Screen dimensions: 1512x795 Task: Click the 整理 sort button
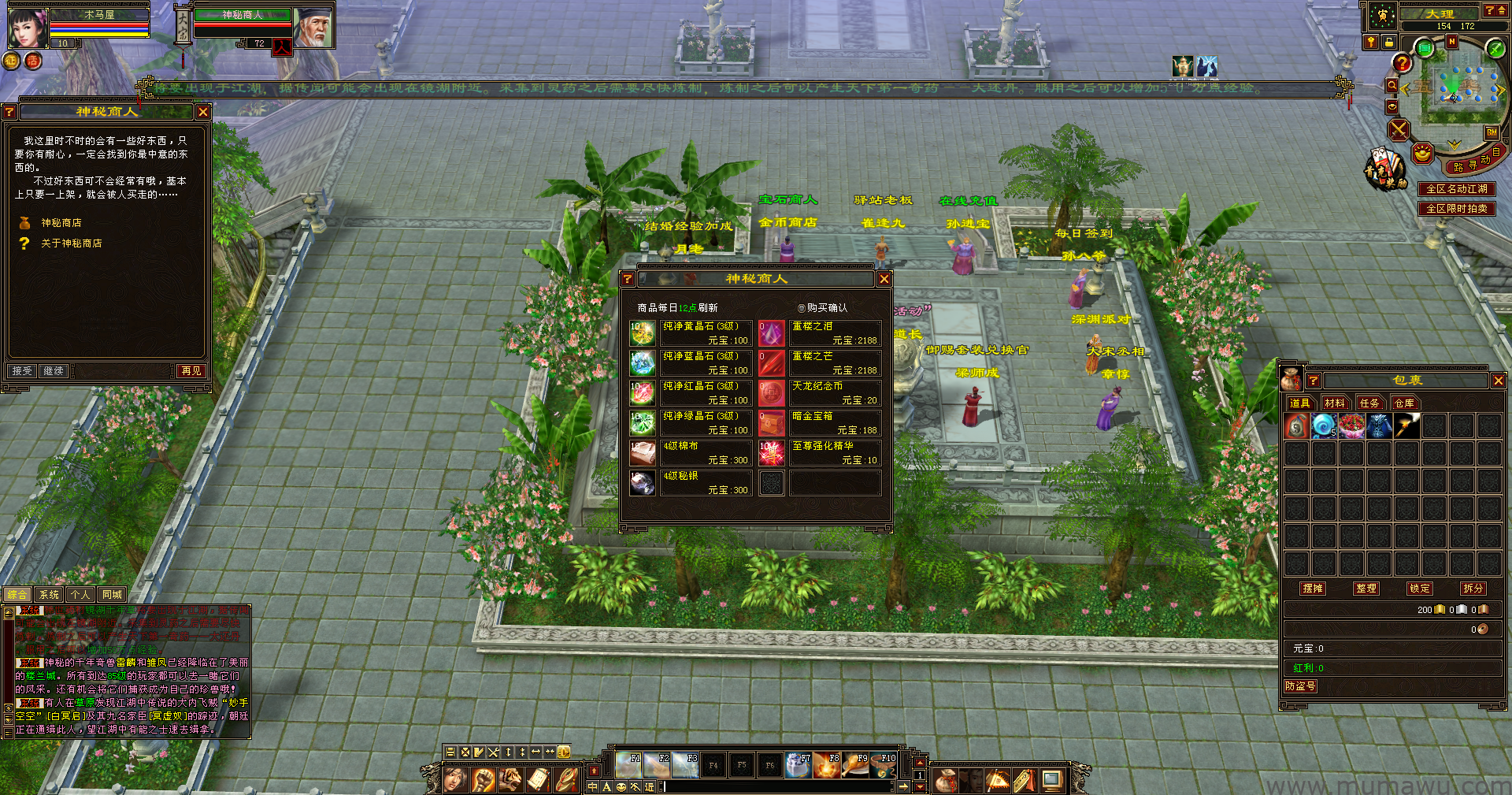[1366, 589]
